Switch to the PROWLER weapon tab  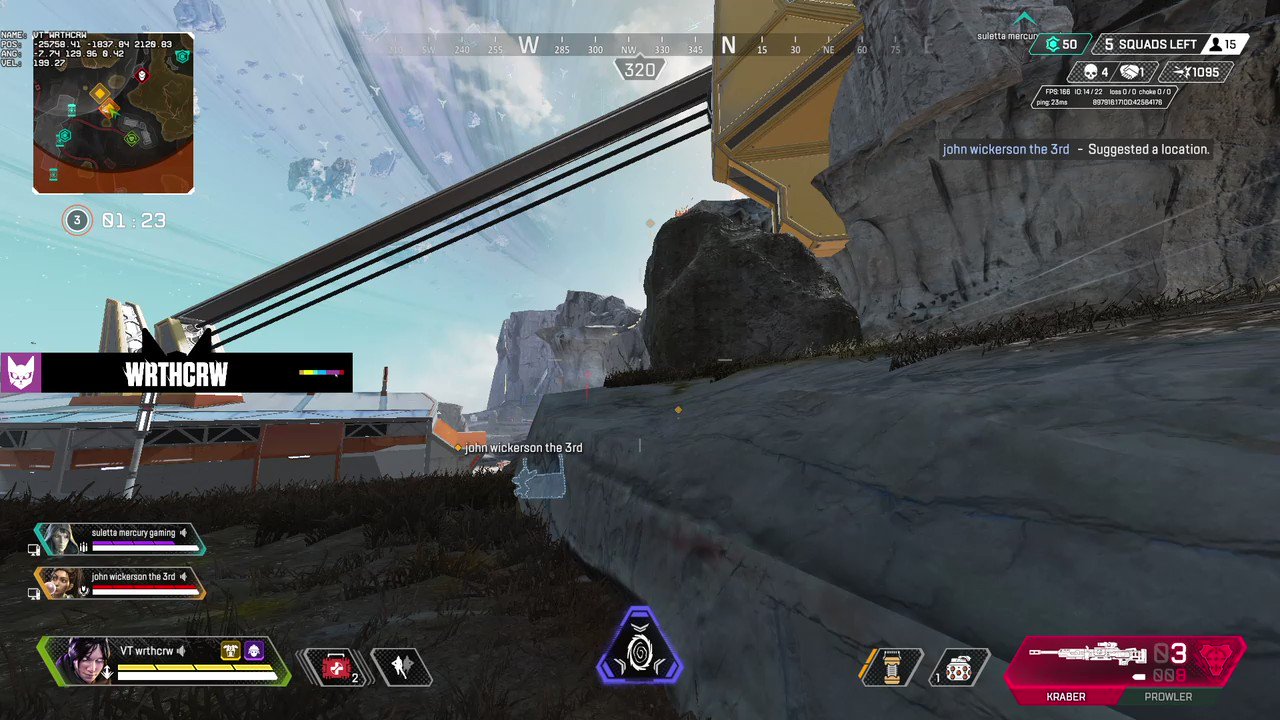coord(1167,696)
